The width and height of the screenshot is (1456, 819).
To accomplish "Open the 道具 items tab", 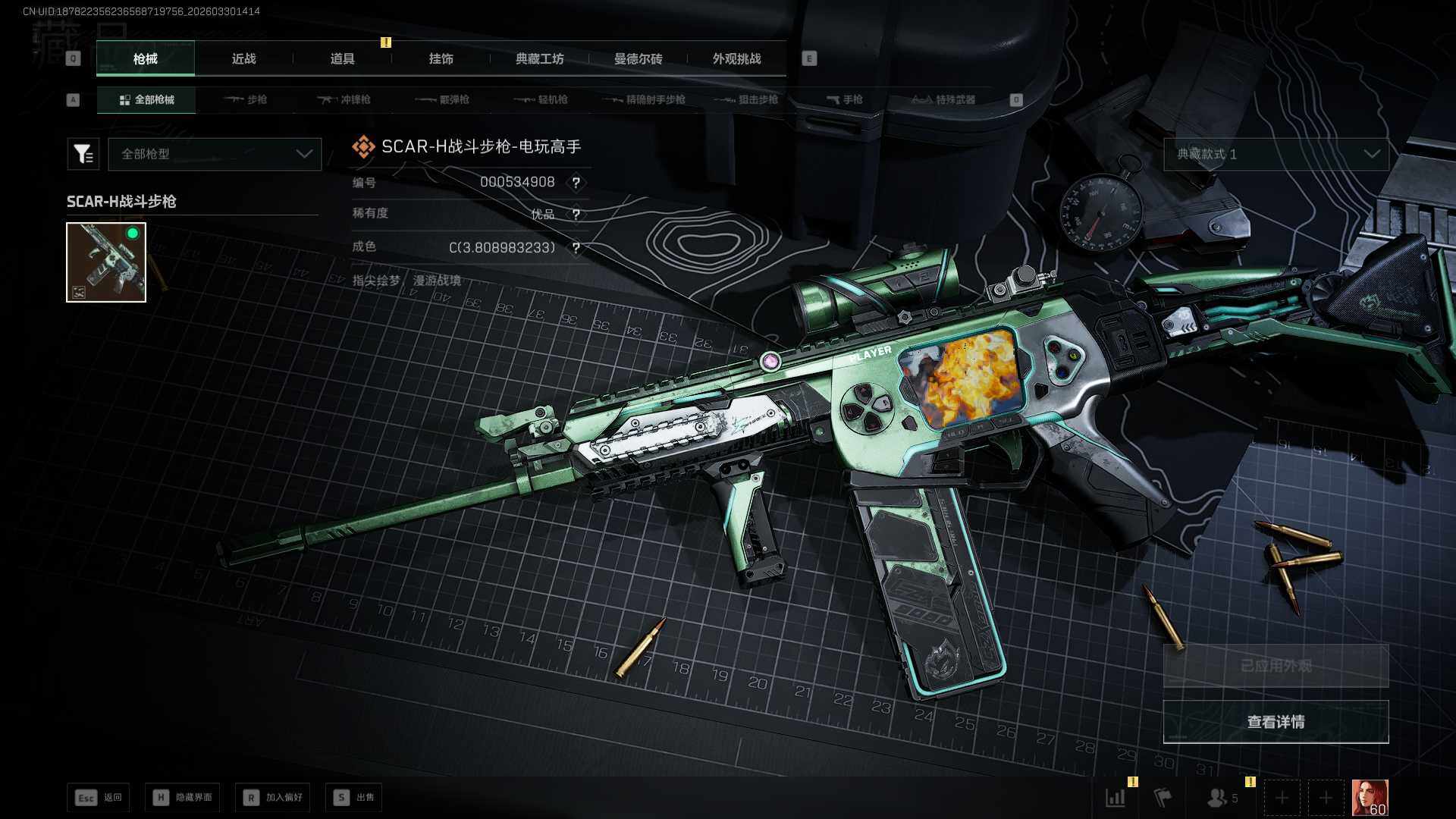I will tap(342, 59).
